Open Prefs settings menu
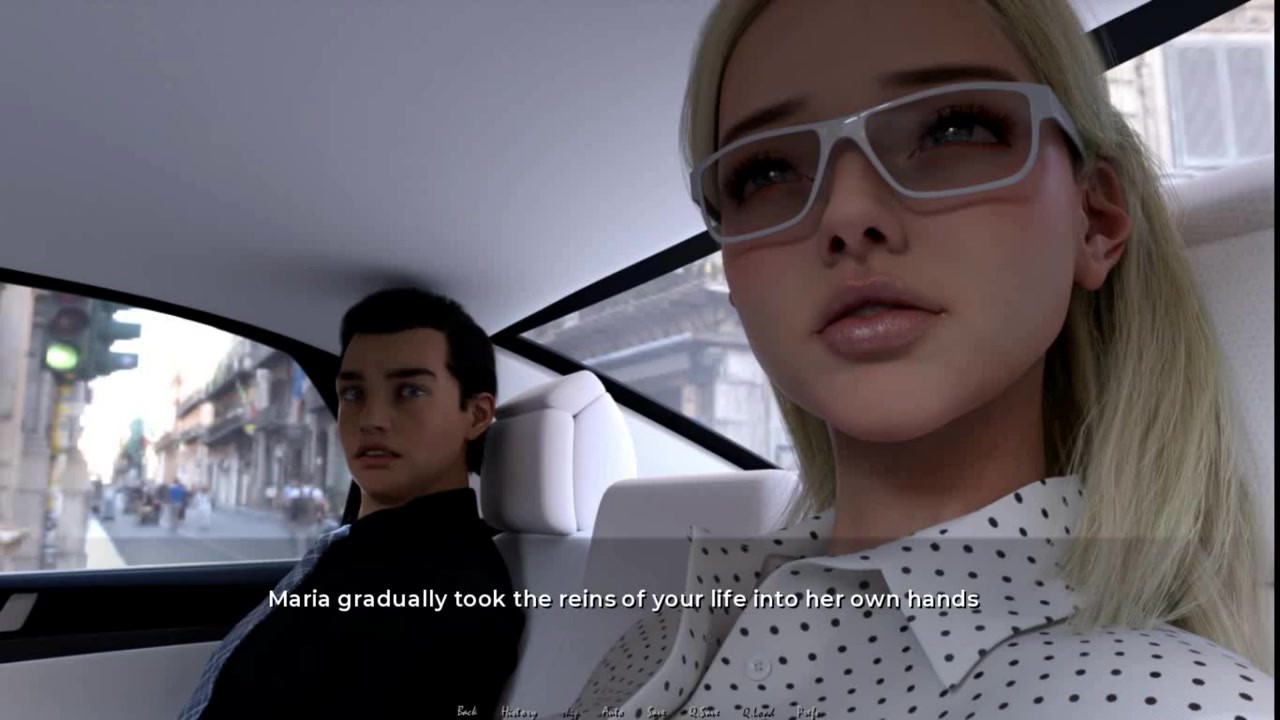Image resolution: width=1280 pixels, height=720 pixels. (808, 712)
